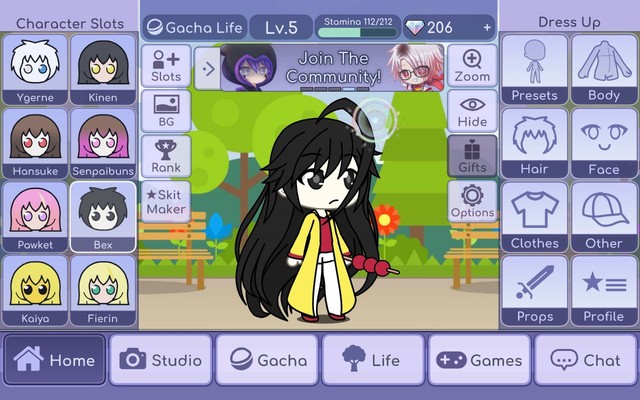Open the Props panel
This screenshot has width=640, height=400.
coord(534,291)
